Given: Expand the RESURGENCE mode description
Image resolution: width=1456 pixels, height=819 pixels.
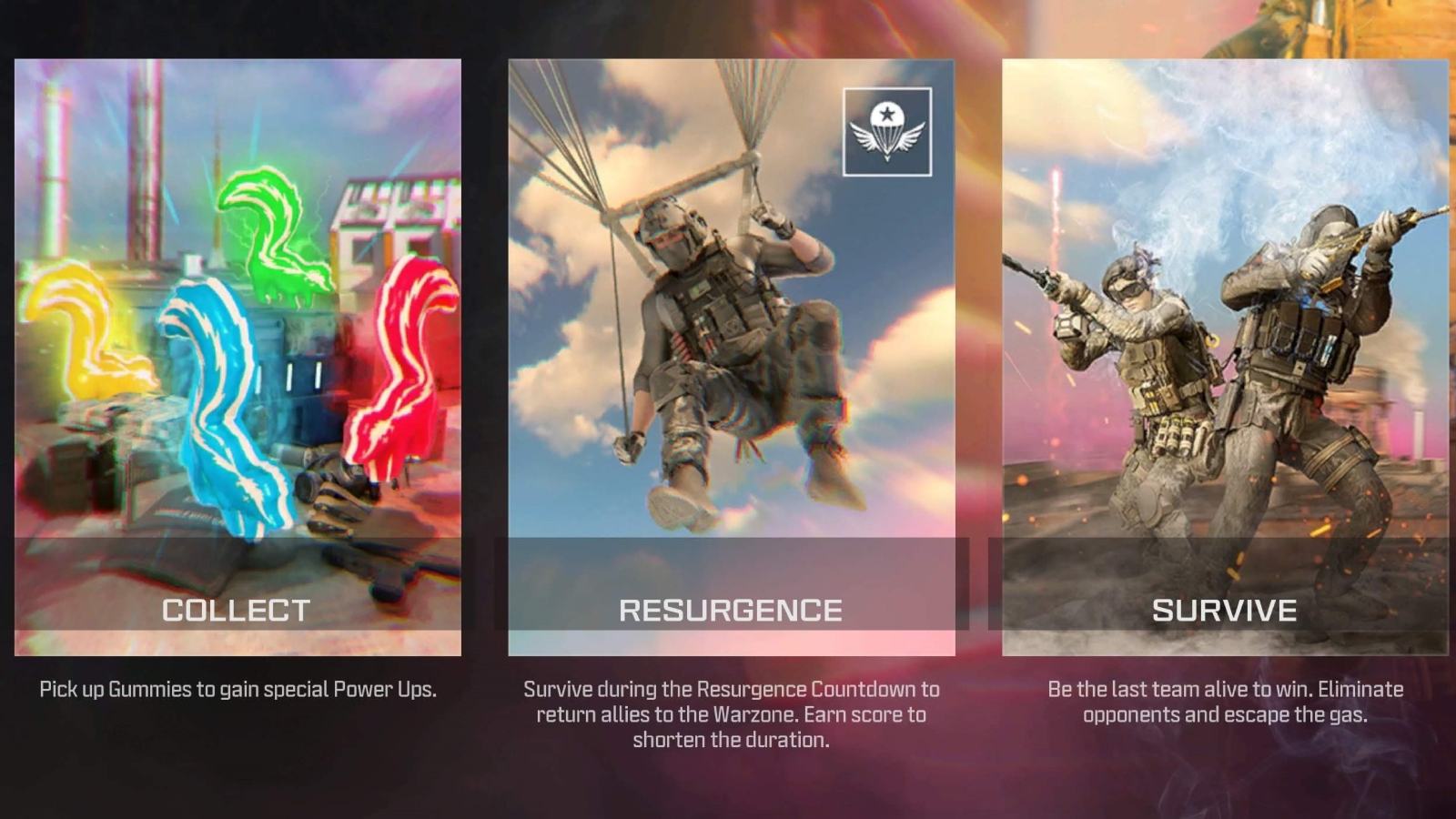Looking at the screenshot, I should tap(728, 714).
